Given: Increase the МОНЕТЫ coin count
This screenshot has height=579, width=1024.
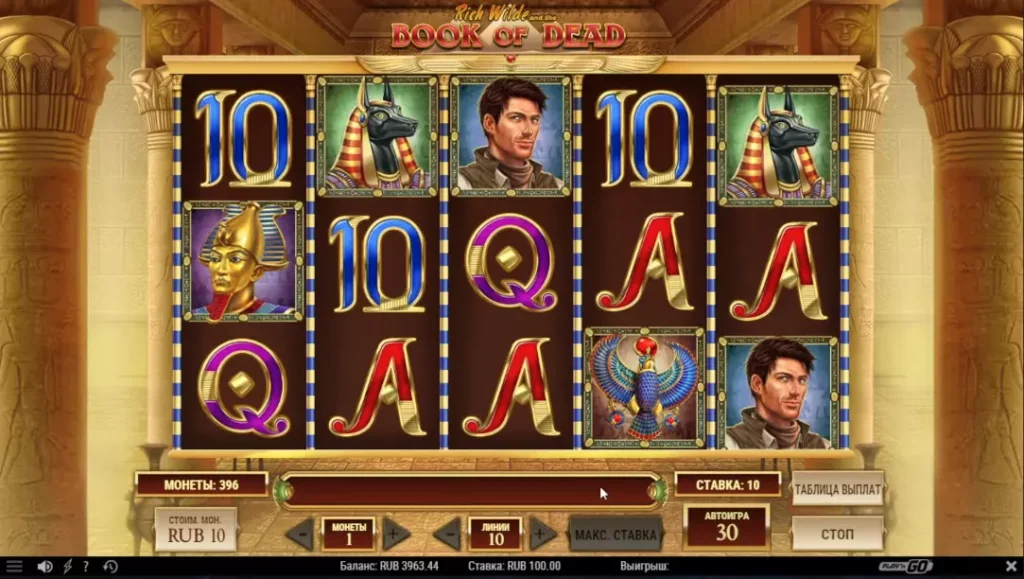Looking at the screenshot, I should pyautogui.click(x=396, y=534).
